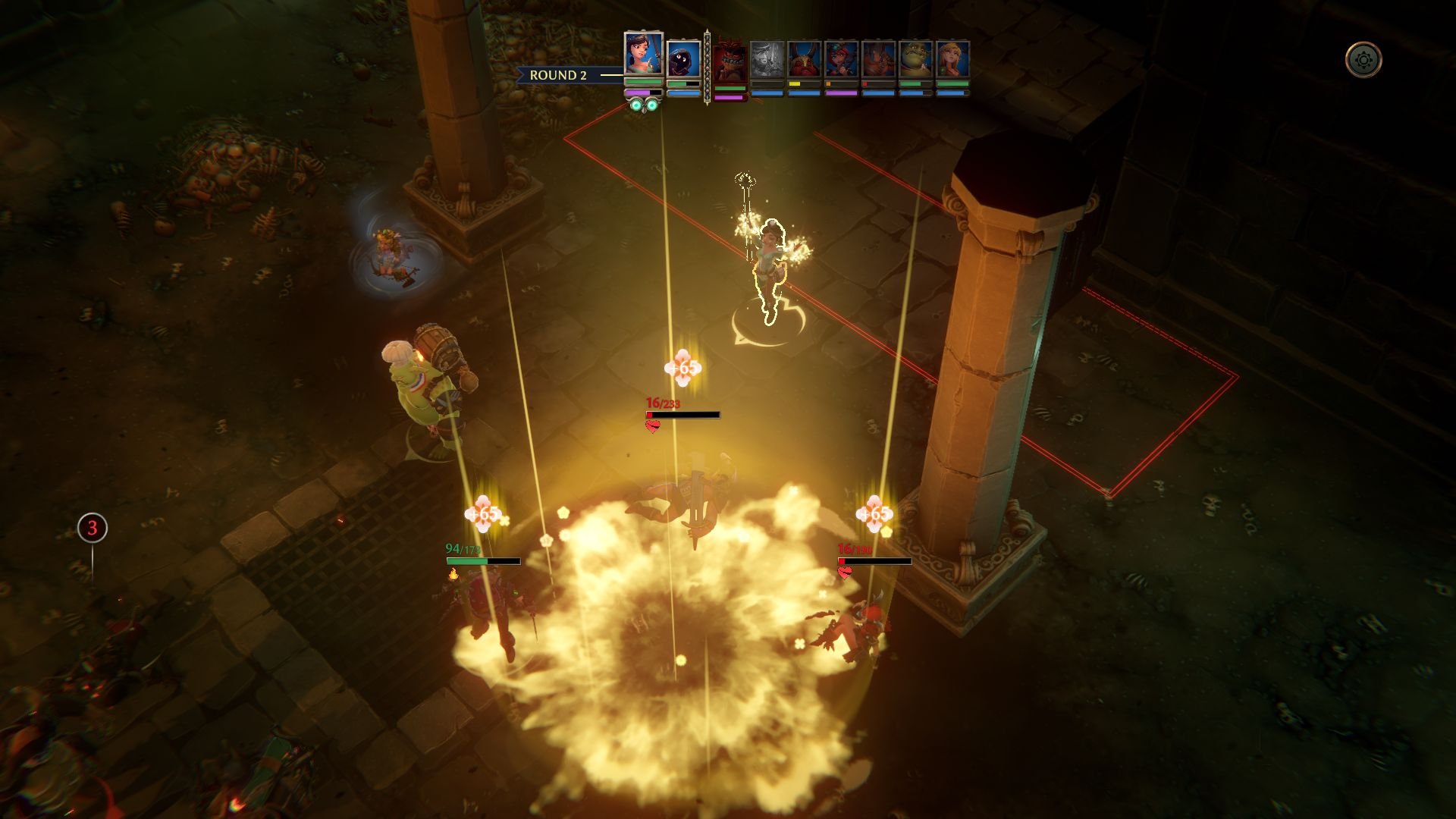
Task: Select the hooded shadow creature portrait
Action: click(x=683, y=59)
